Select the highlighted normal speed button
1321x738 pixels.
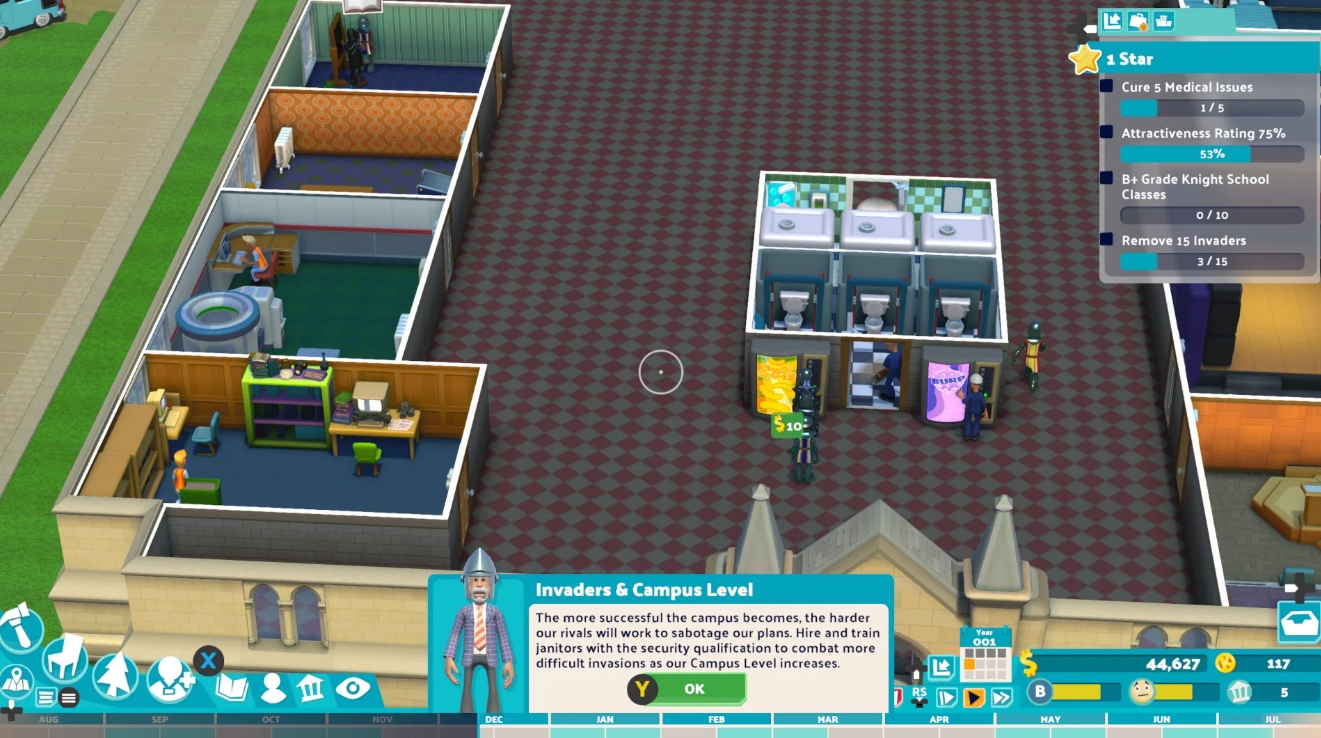[974, 697]
